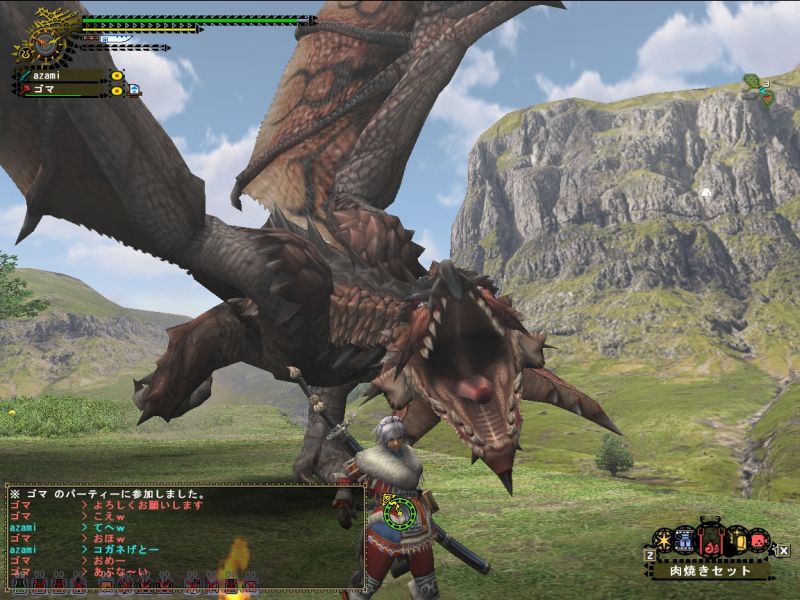Open the area minimap
This screenshot has width=800, height=600.
(x=760, y=90)
